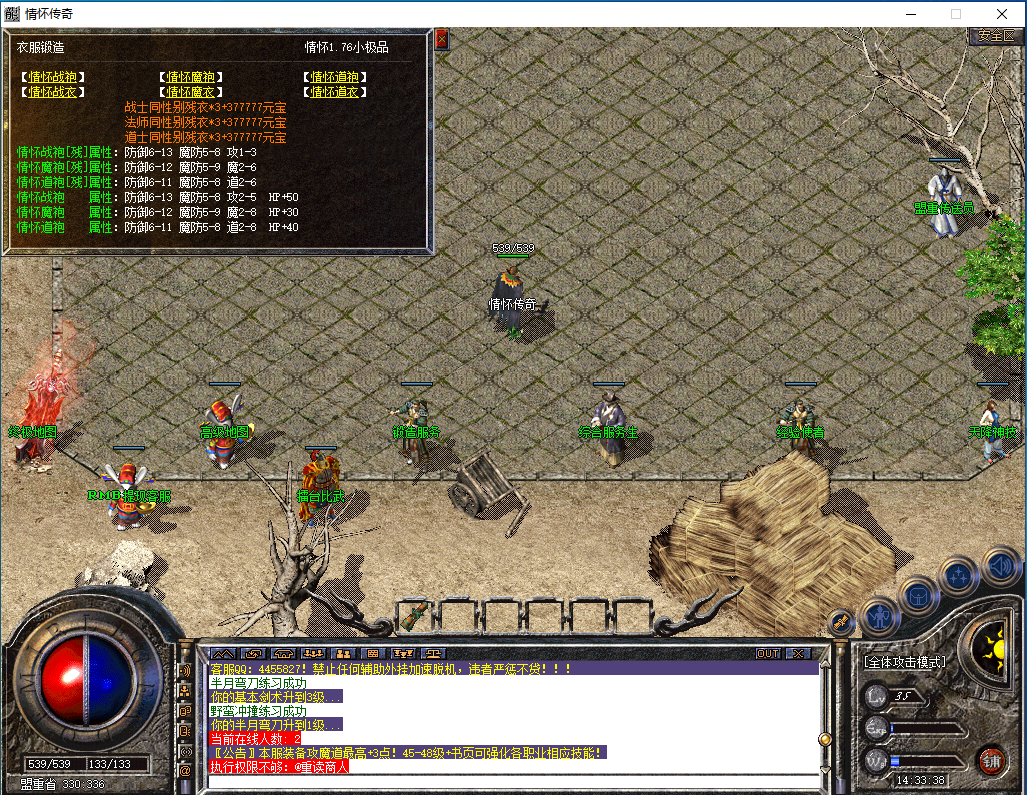1027x795 pixels.
Task: Click the small orange satellite icon button
Action: click(x=840, y=621)
